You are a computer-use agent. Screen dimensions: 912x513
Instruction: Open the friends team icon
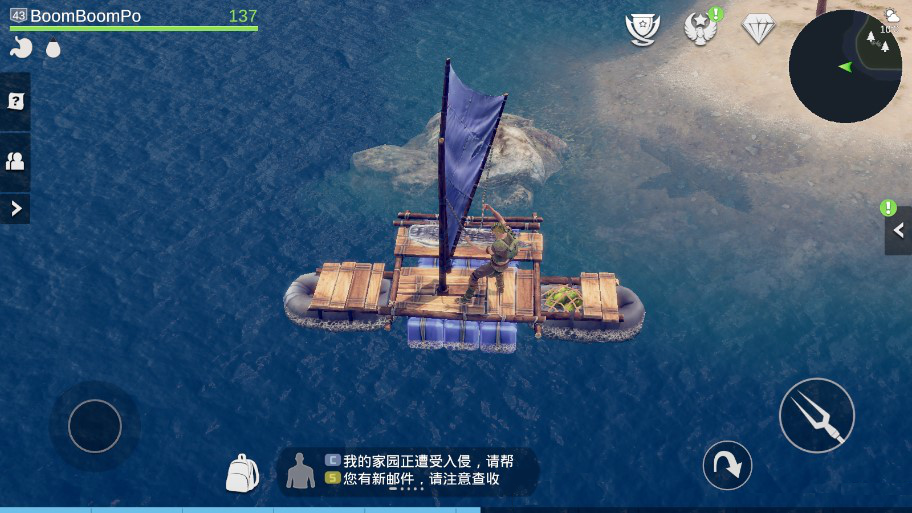(15, 160)
